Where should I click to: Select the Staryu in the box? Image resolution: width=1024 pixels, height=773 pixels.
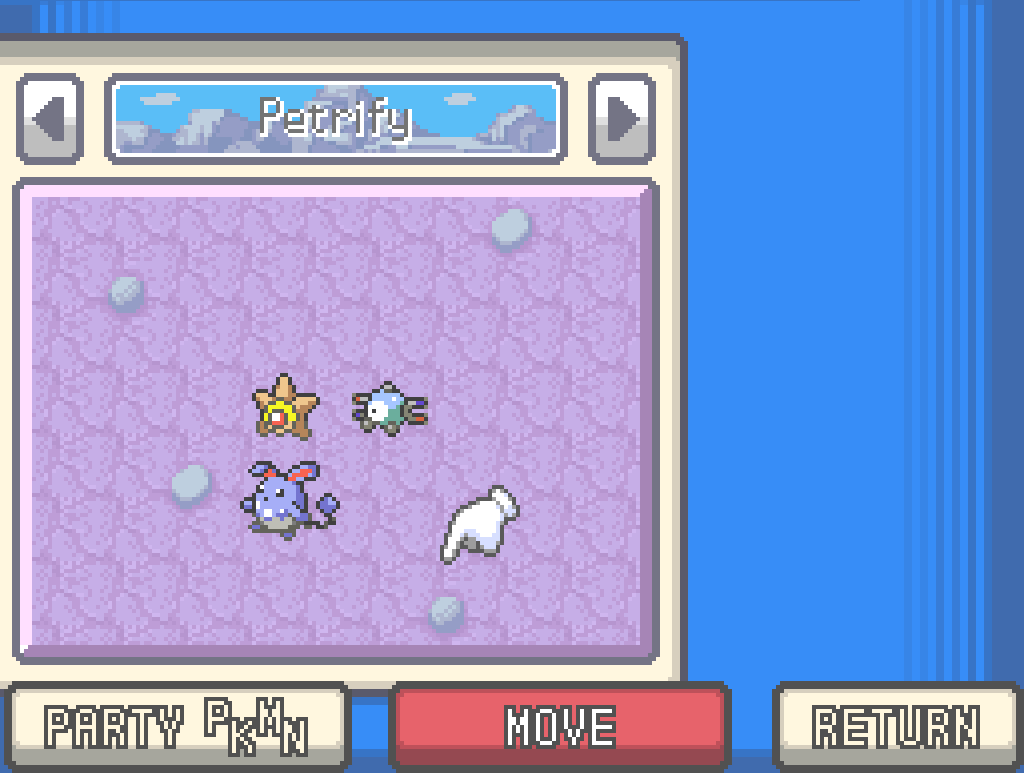pyautogui.click(x=284, y=407)
